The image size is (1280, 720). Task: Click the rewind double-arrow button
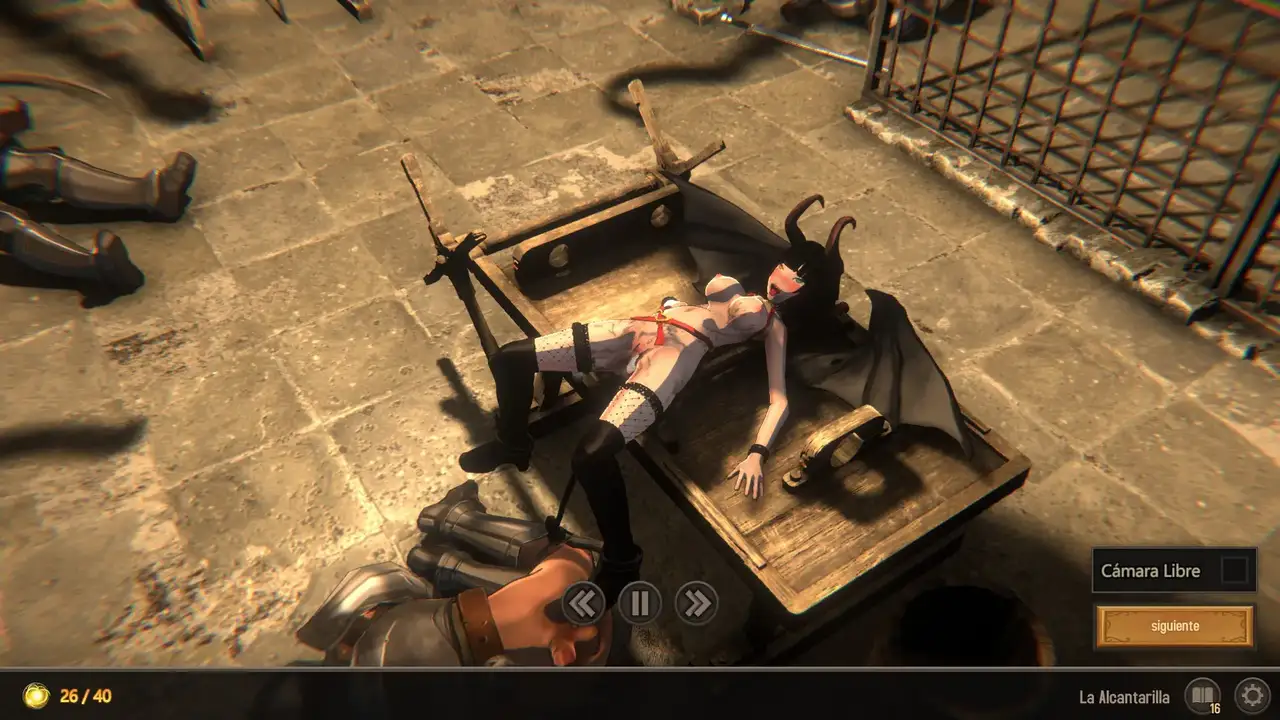click(x=584, y=603)
